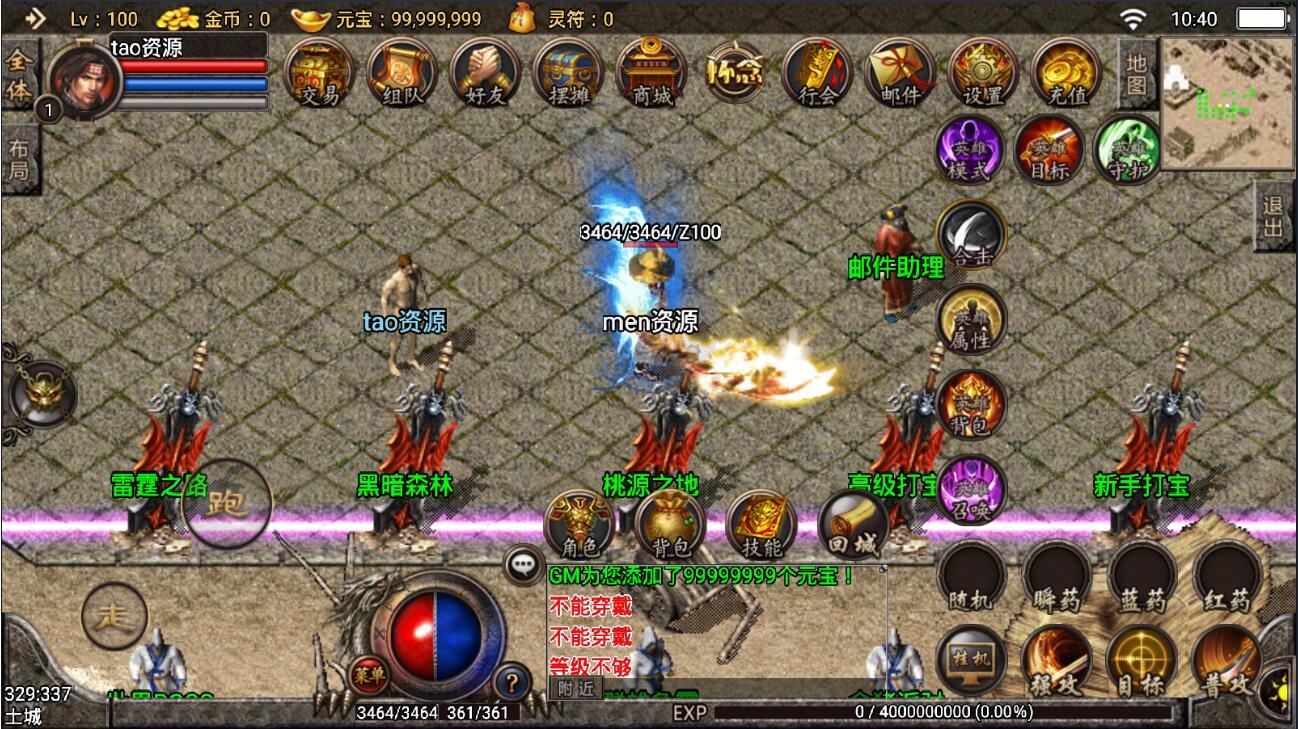
Task: Open the 交易 trade menu
Action: [319, 72]
